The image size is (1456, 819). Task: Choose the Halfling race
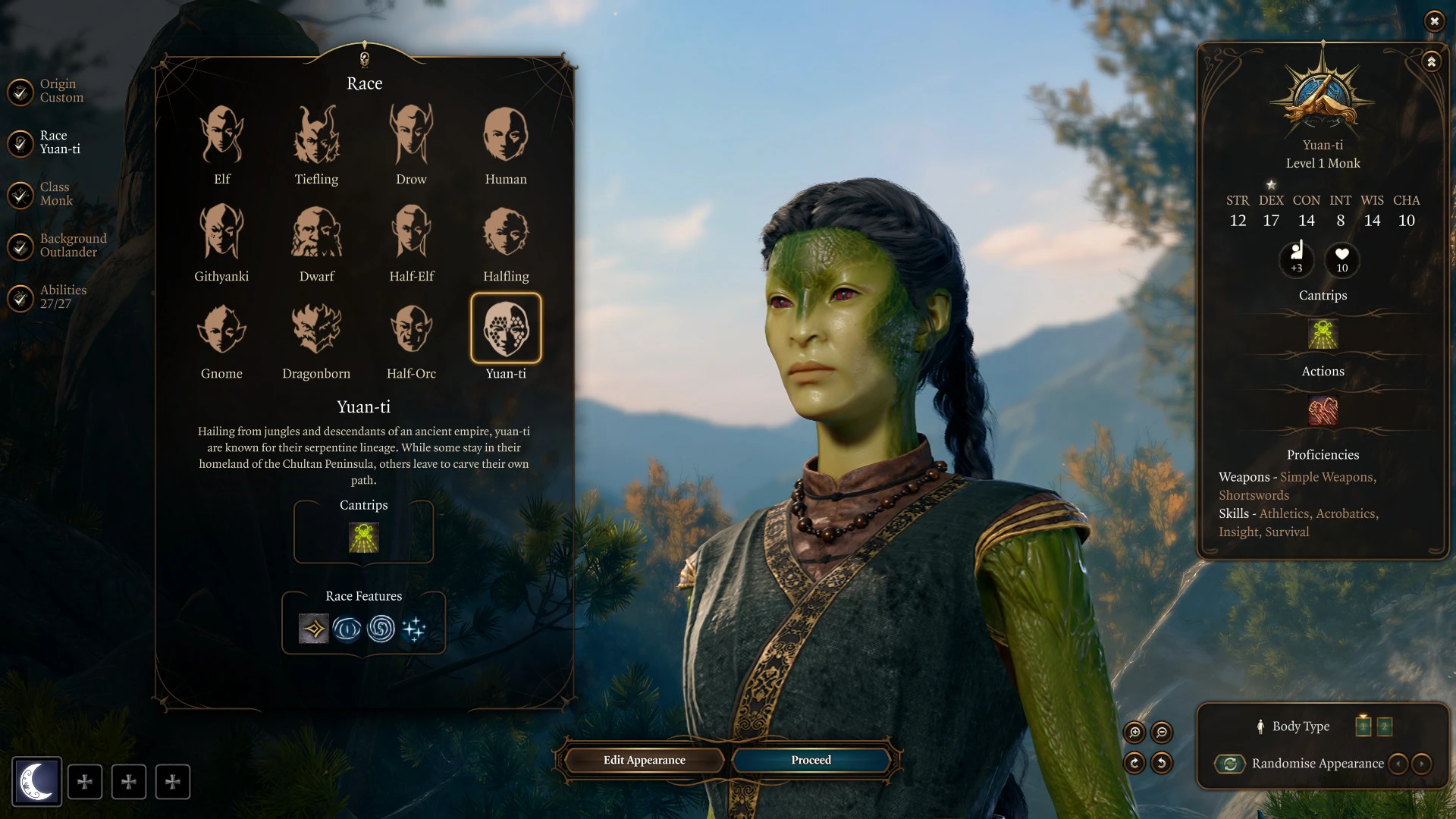pyautogui.click(x=506, y=234)
